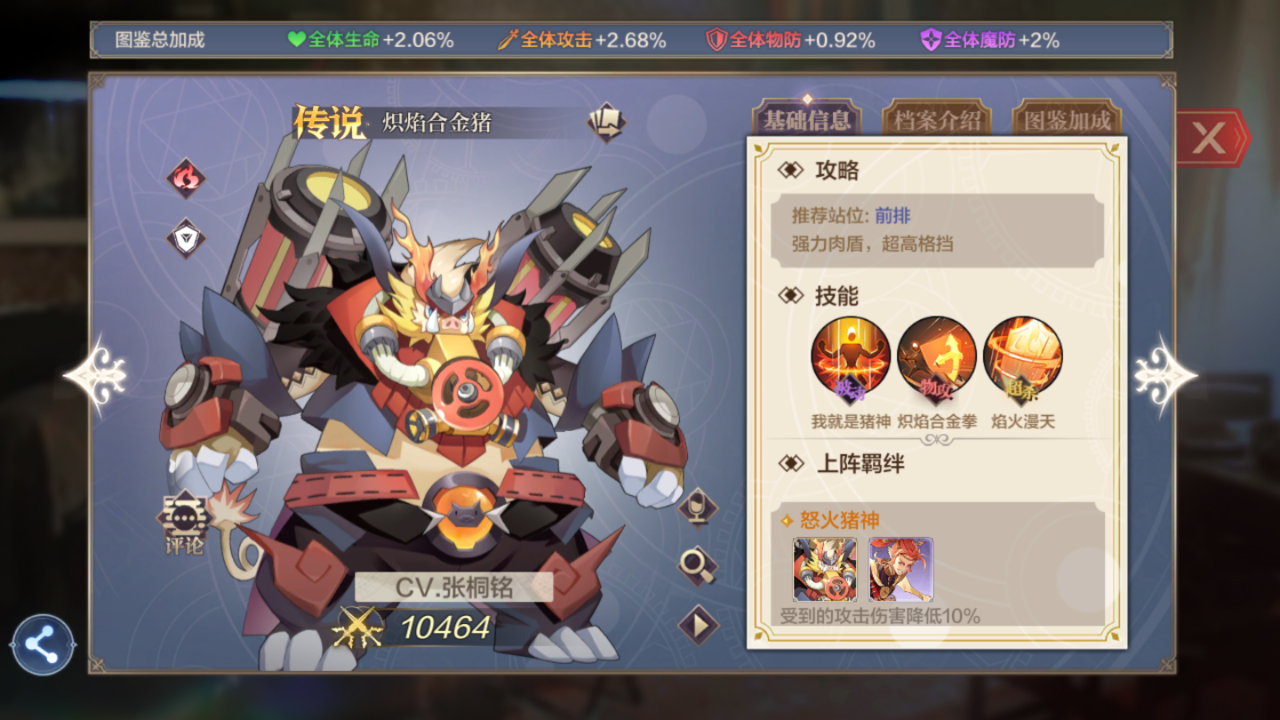Click the blue share button

click(x=43, y=645)
